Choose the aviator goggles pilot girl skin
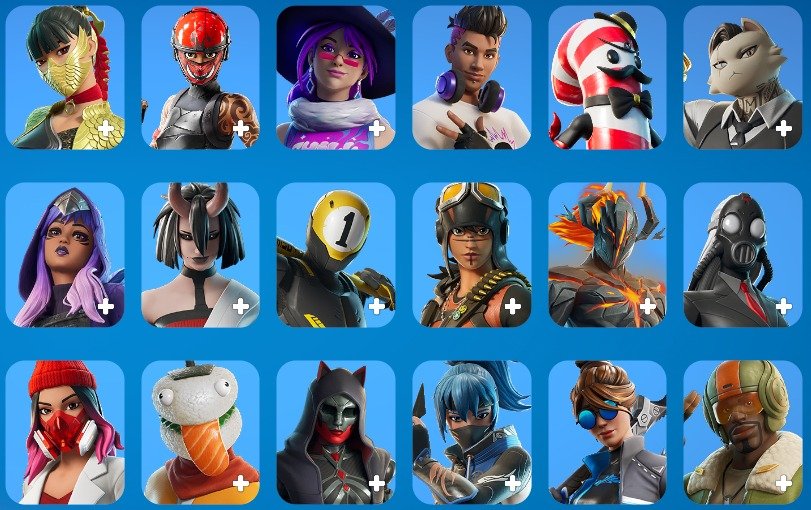 [x=472, y=255]
